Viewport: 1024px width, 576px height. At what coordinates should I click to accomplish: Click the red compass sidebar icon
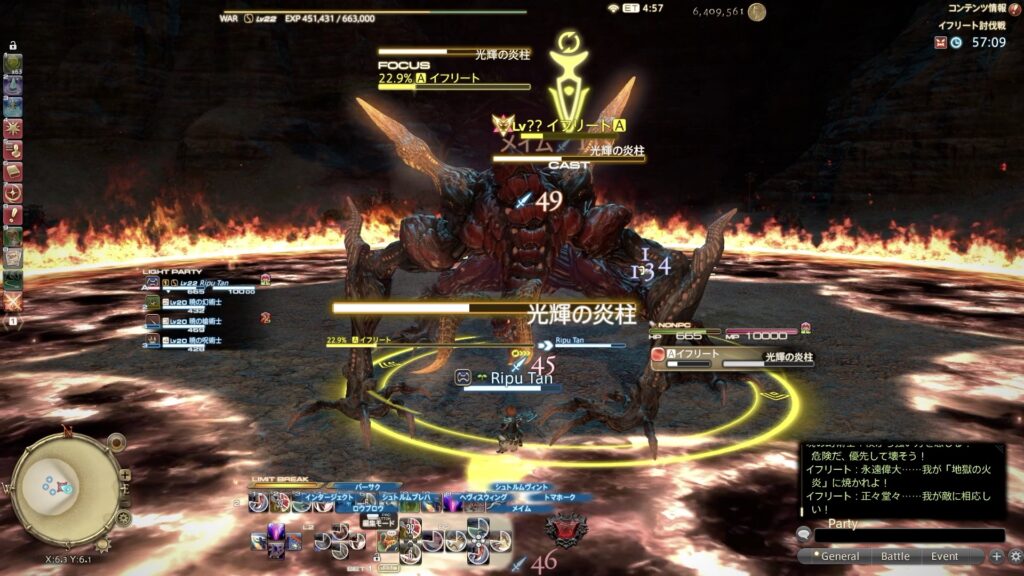13,193
